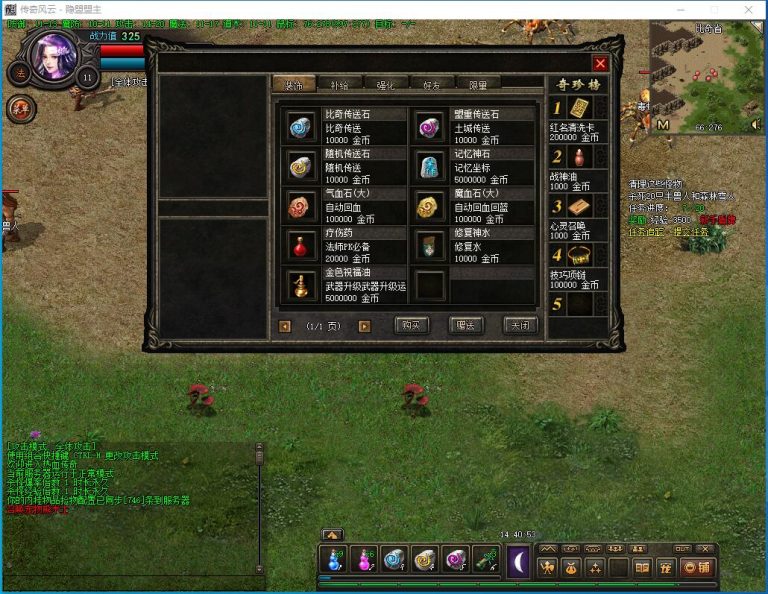Image resolution: width=768 pixels, height=594 pixels.
Task: Select the 好友 tab
Action: pyautogui.click(x=432, y=84)
